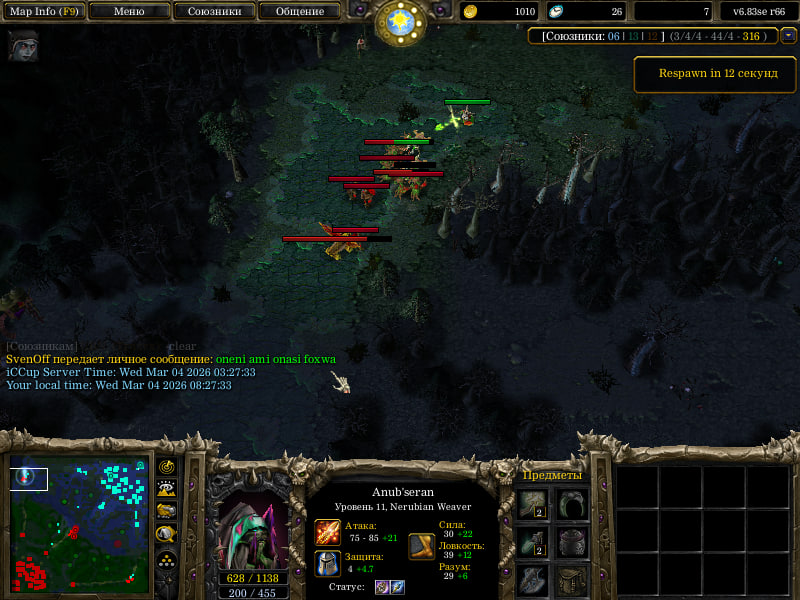Select the ring item in the inventory
The width and height of the screenshot is (800, 600).
point(572,504)
